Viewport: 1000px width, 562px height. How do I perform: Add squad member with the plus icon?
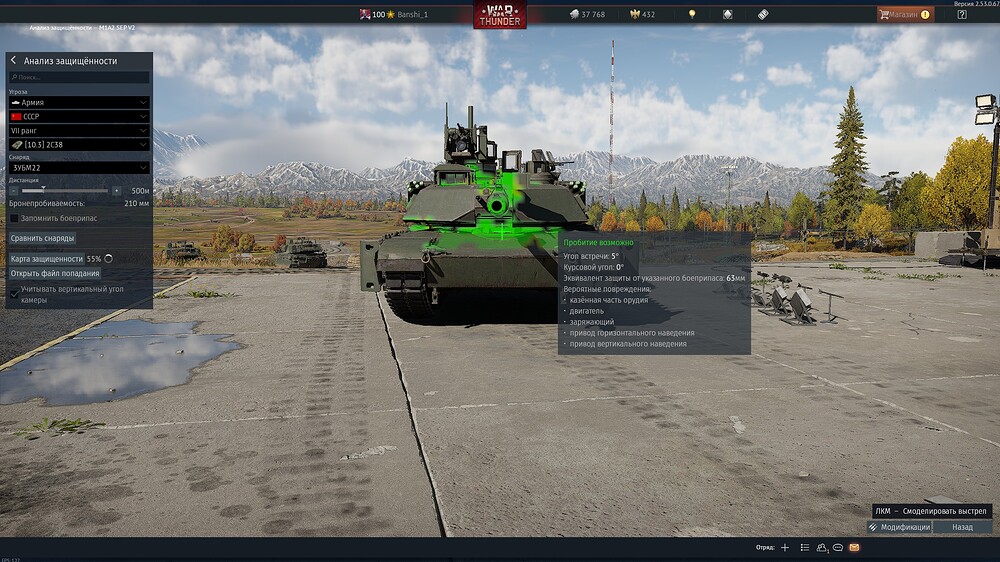coord(785,548)
